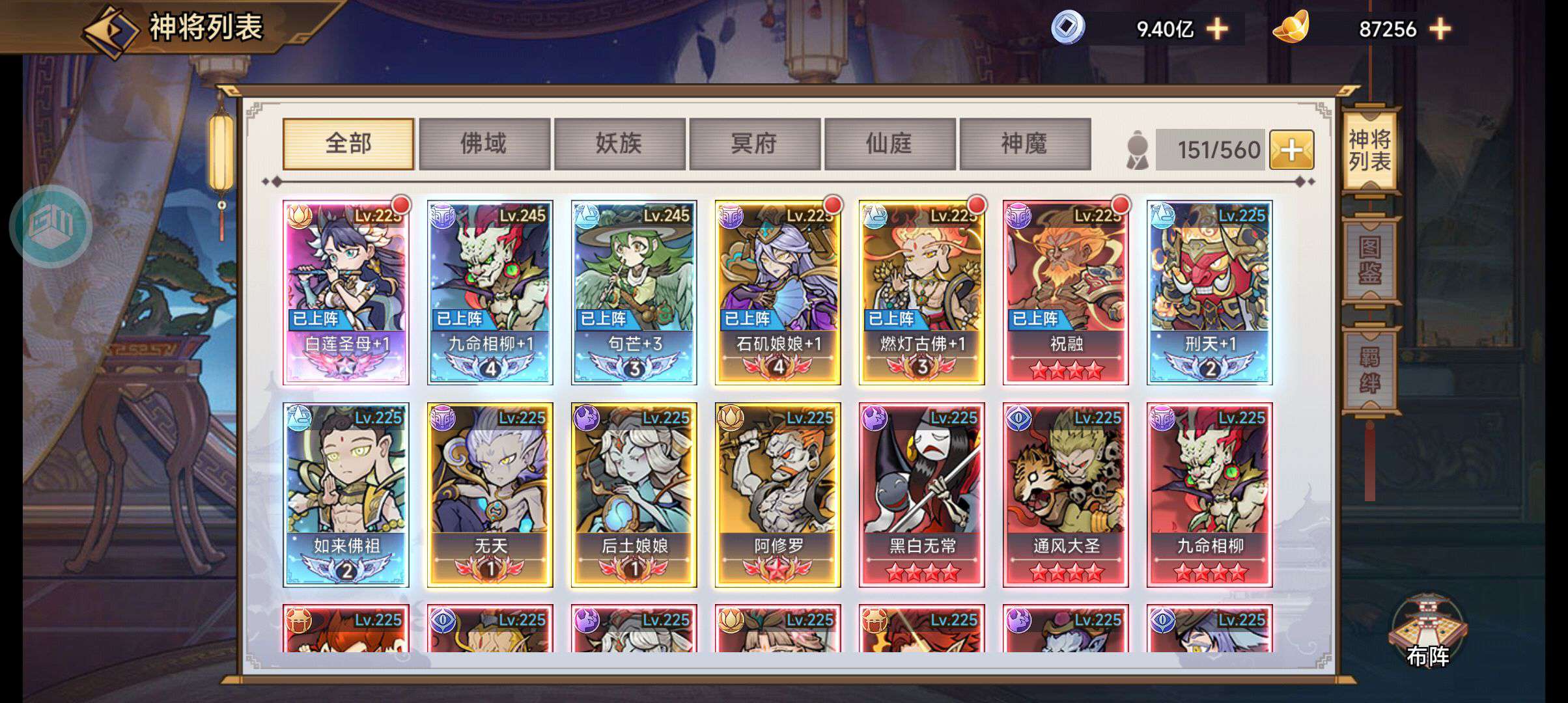View the 黑白无常 hero card
Viewport: 1568px width, 703px height.
921,495
